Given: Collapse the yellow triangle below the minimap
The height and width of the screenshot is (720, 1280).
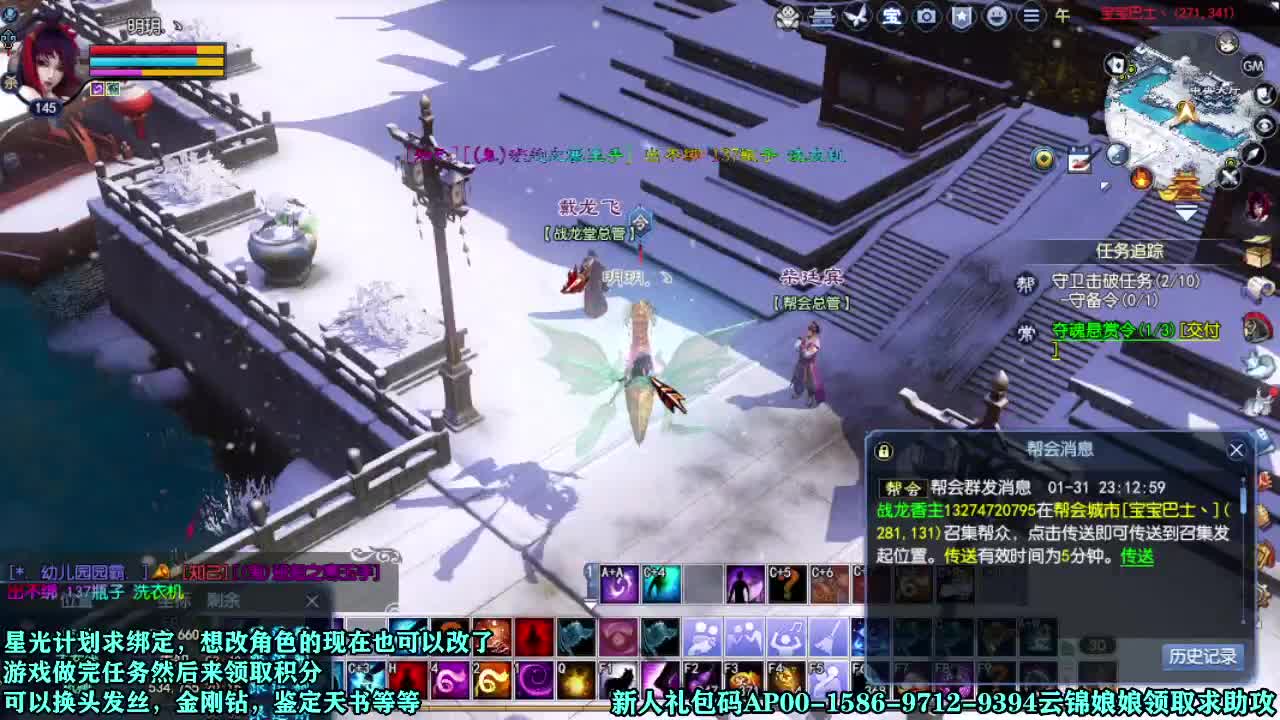Looking at the screenshot, I should pyautogui.click(x=1186, y=212).
